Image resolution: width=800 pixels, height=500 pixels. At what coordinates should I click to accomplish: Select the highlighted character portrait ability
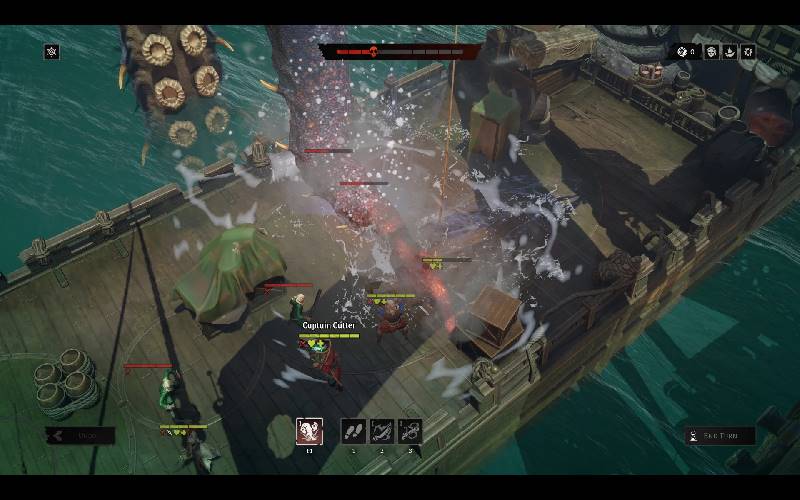309,431
